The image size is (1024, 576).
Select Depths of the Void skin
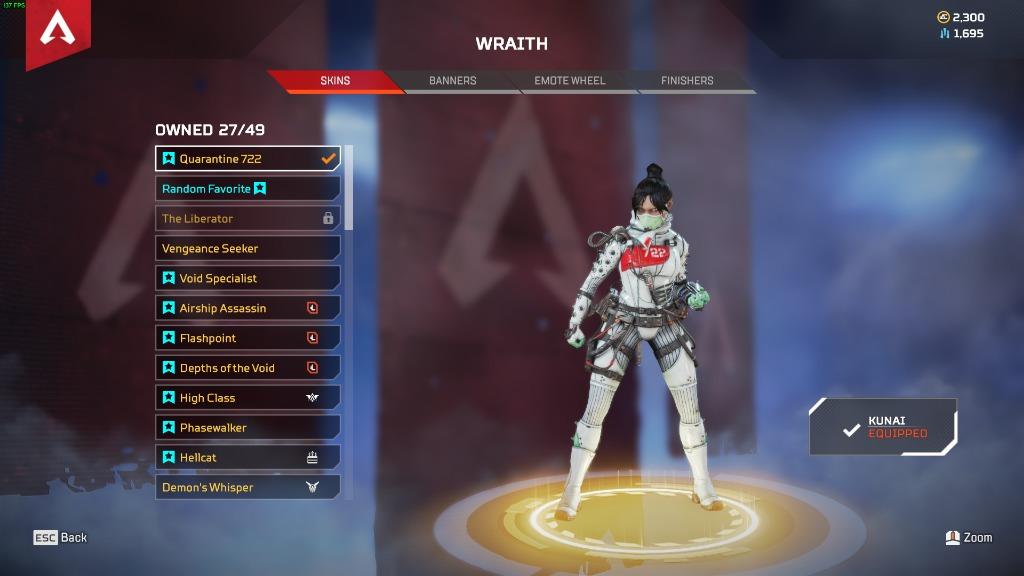click(x=247, y=368)
